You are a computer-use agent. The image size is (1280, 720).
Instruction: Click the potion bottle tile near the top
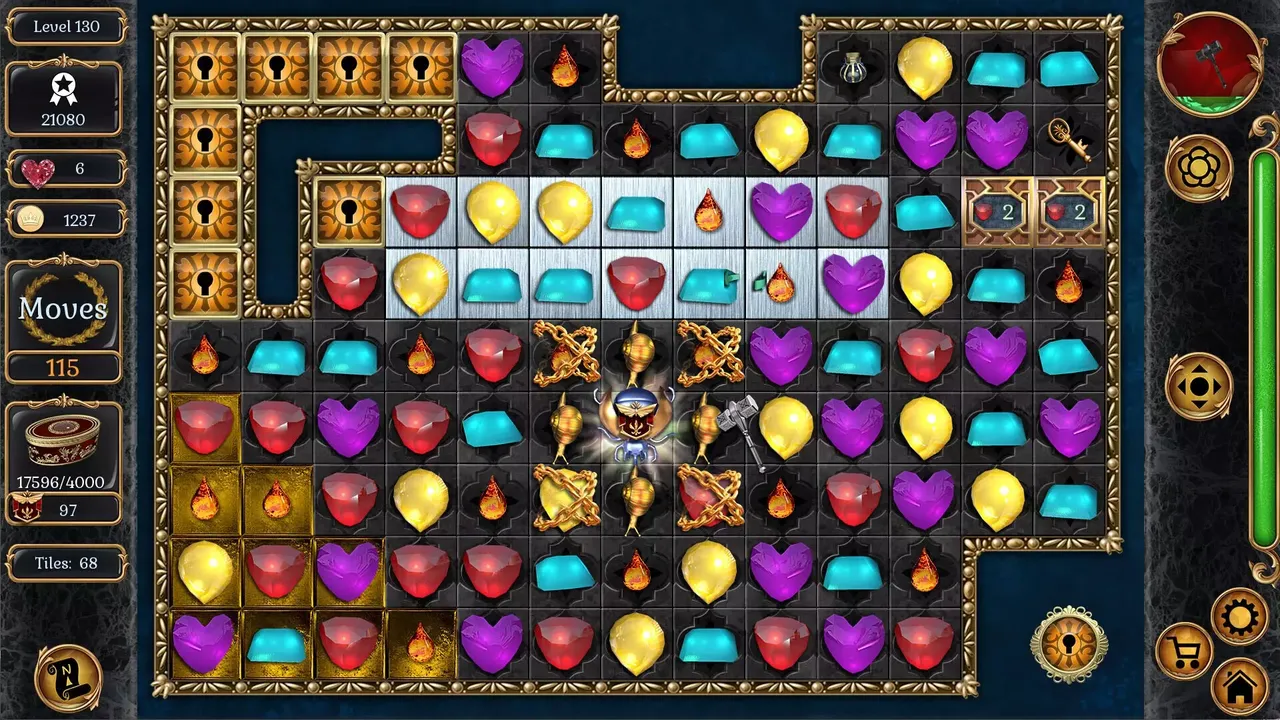(x=852, y=67)
